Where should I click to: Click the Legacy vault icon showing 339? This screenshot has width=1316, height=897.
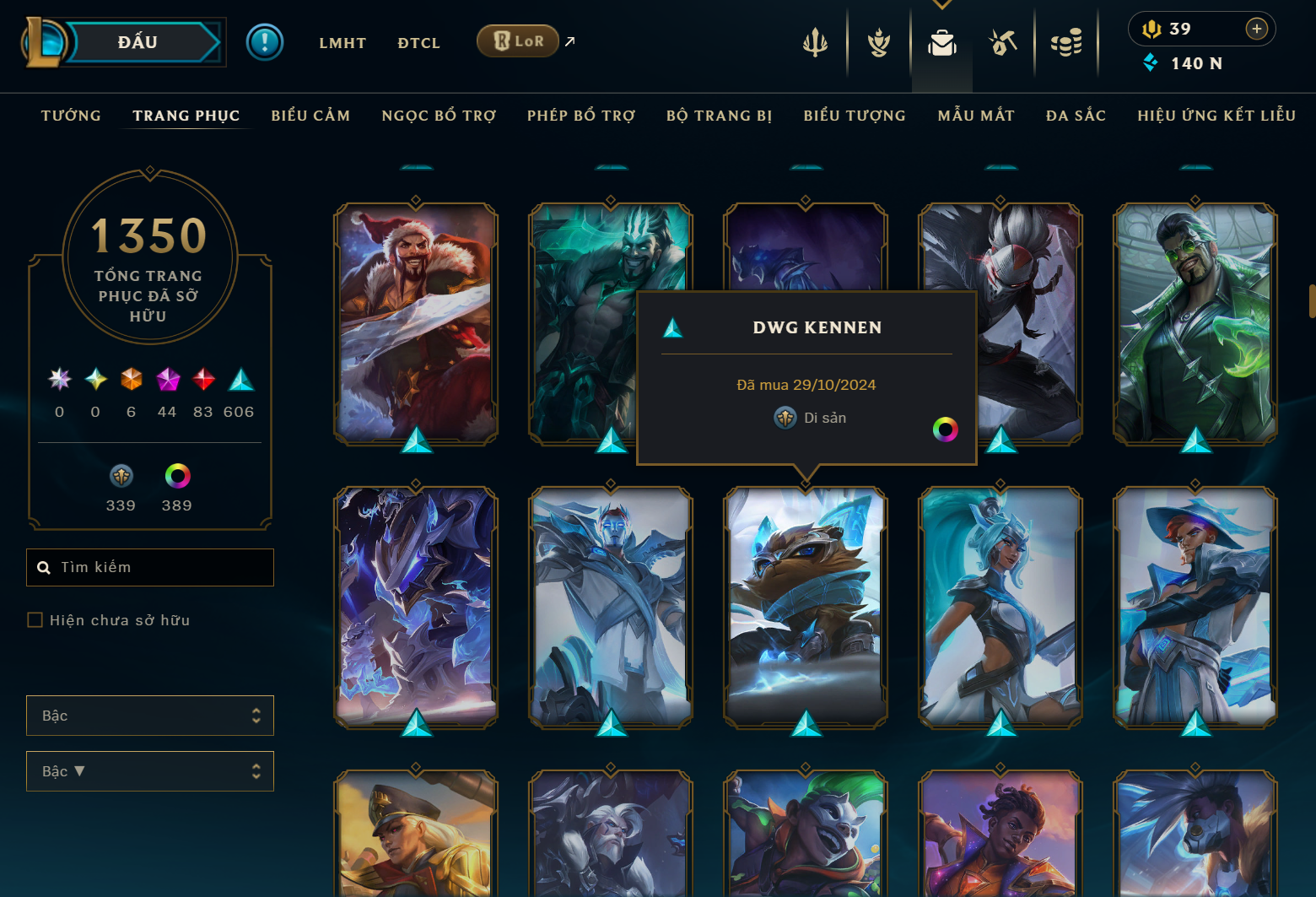(x=121, y=476)
